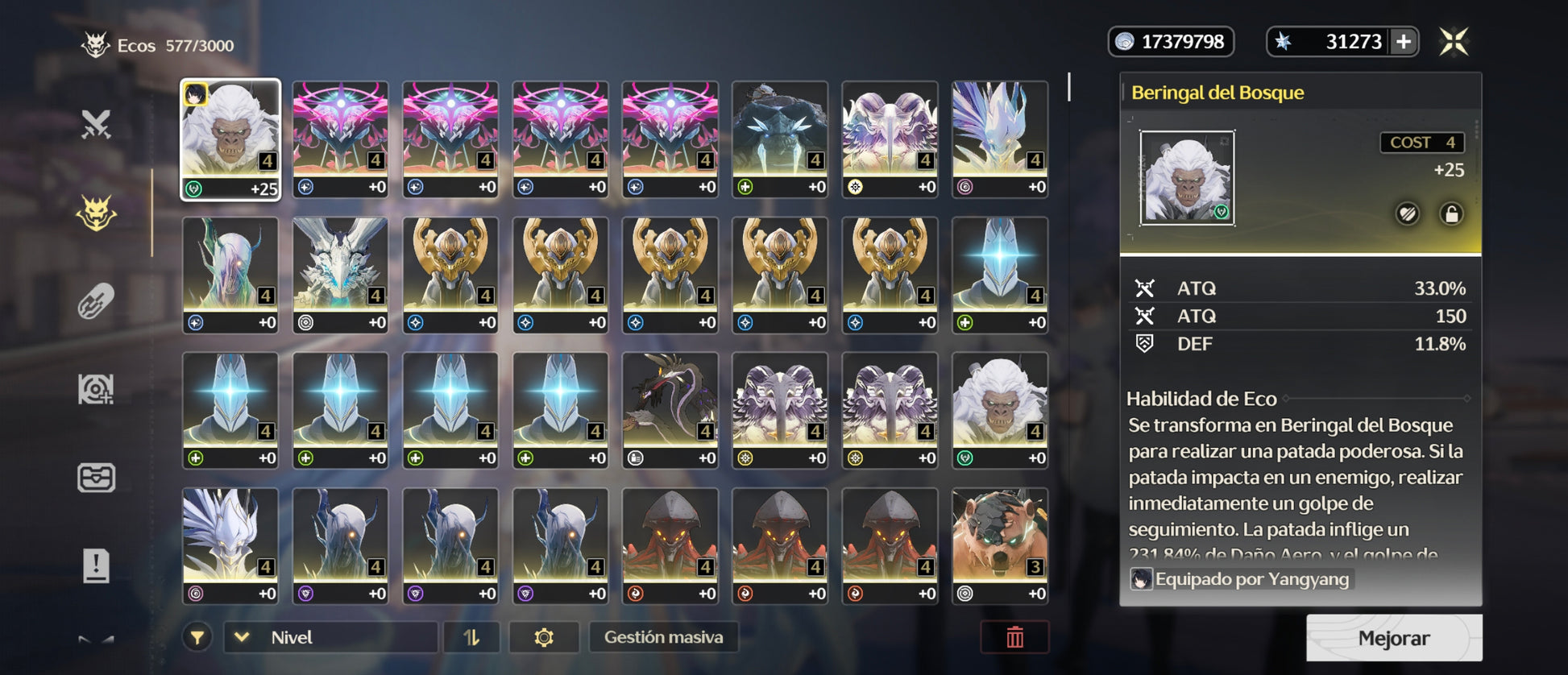The width and height of the screenshot is (1568, 675).
Task: Select the cost 3 boar echo
Action: coord(1000,545)
